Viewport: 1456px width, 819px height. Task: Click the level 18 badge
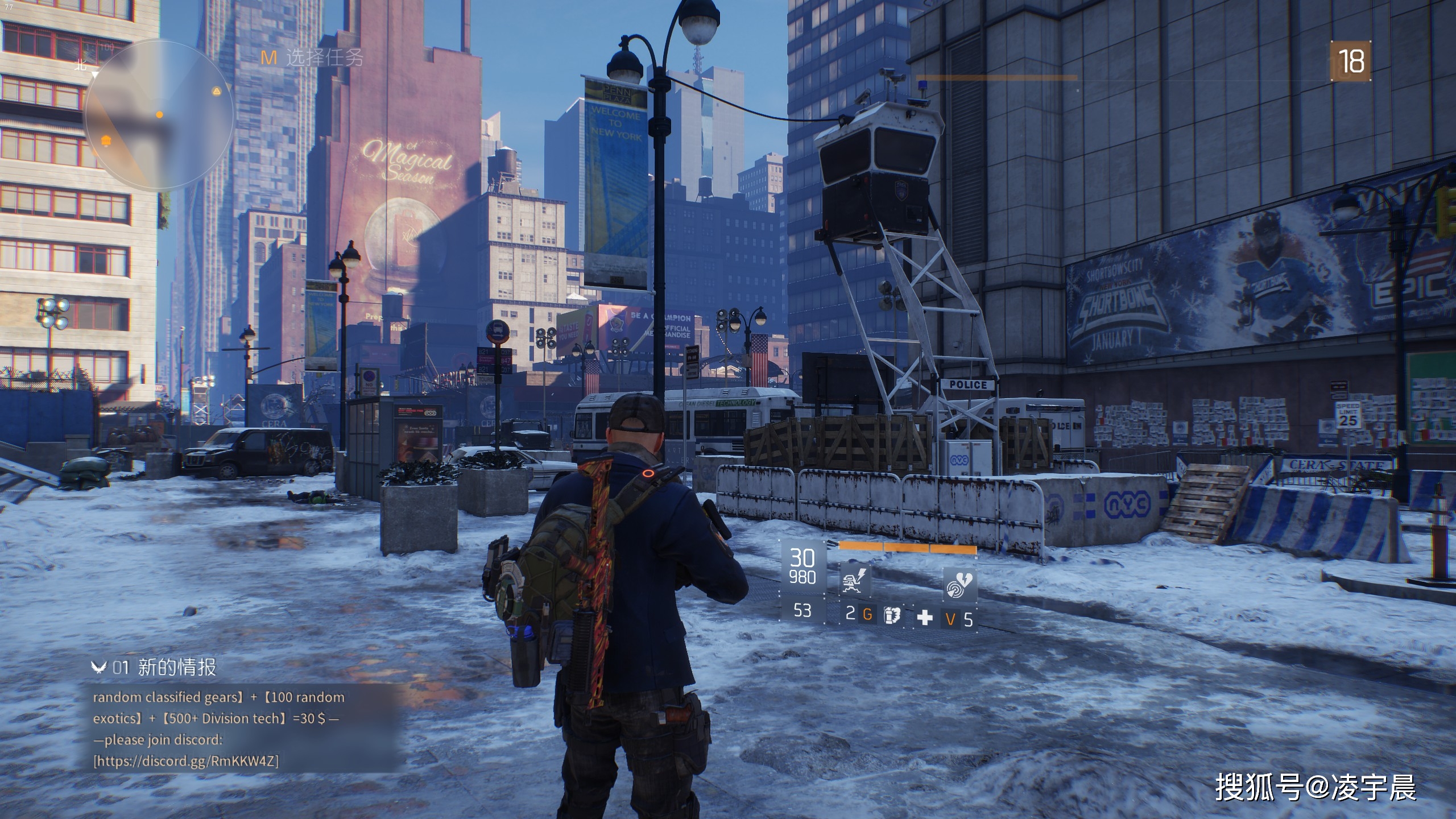[x=1351, y=61]
